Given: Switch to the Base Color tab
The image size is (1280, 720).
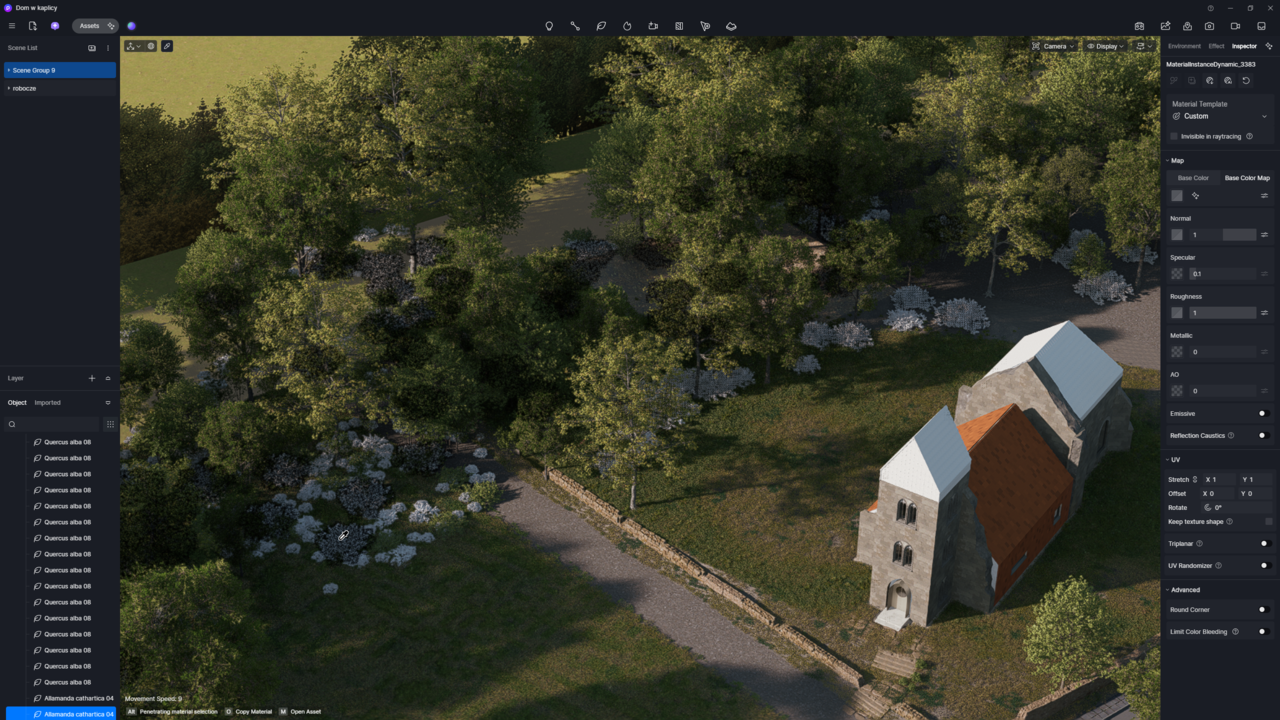Looking at the screenshot, I should pyautogui.click(x=1193, y=178).
